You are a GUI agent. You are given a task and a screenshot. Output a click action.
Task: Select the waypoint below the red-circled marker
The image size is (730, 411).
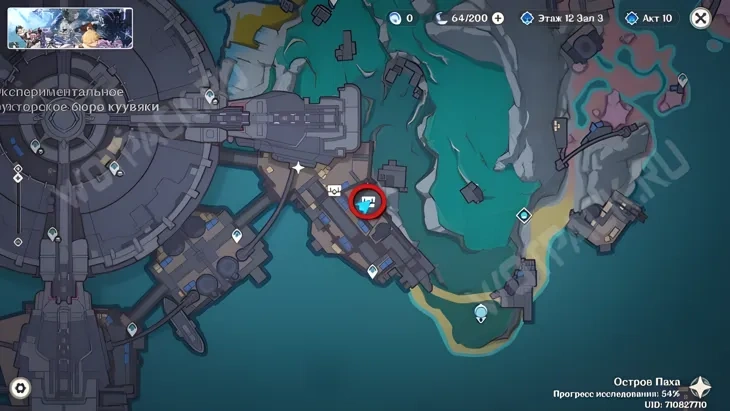372,270
